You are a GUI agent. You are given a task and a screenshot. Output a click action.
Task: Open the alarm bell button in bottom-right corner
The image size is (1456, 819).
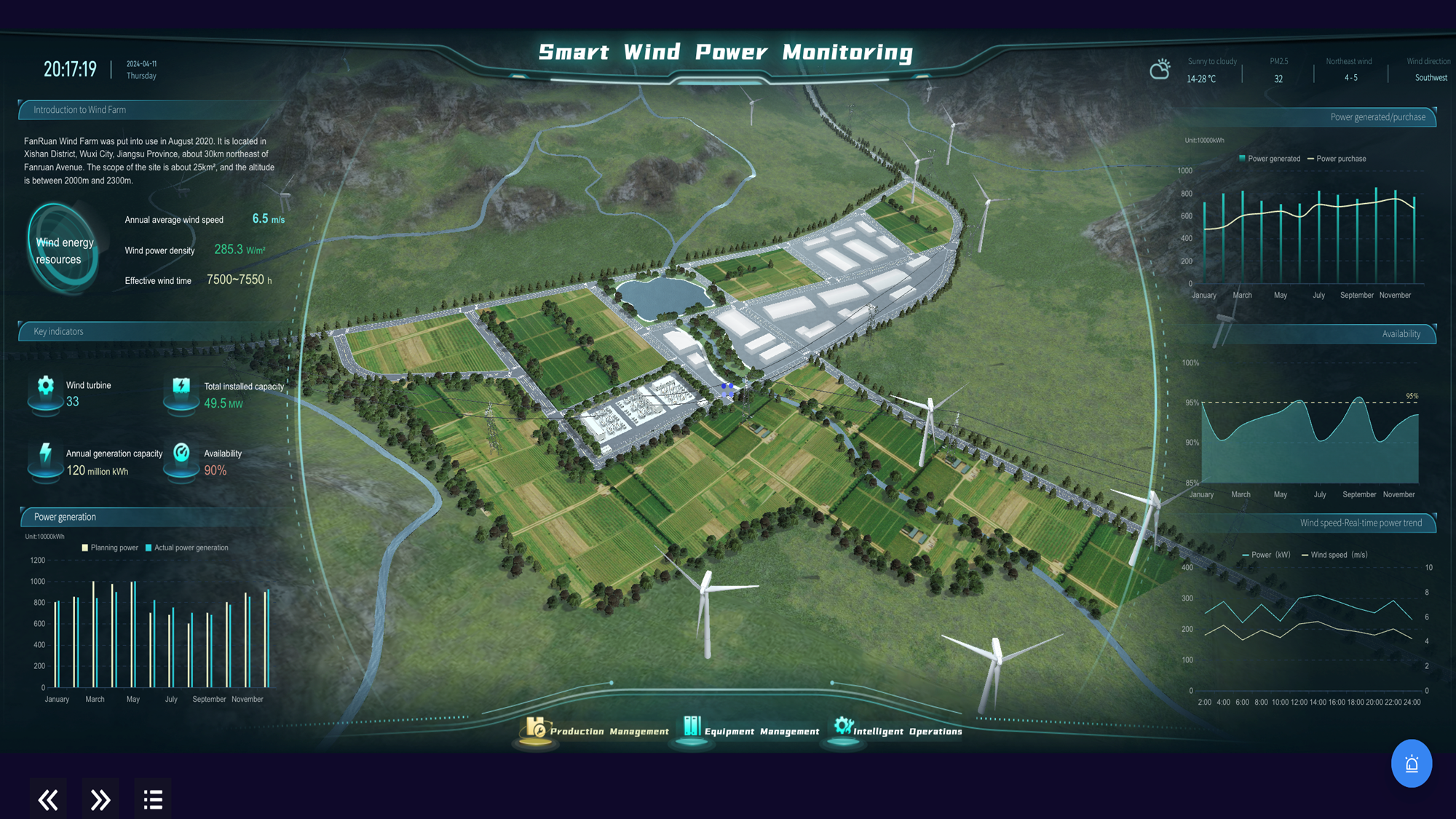(x=1411, y=764)
